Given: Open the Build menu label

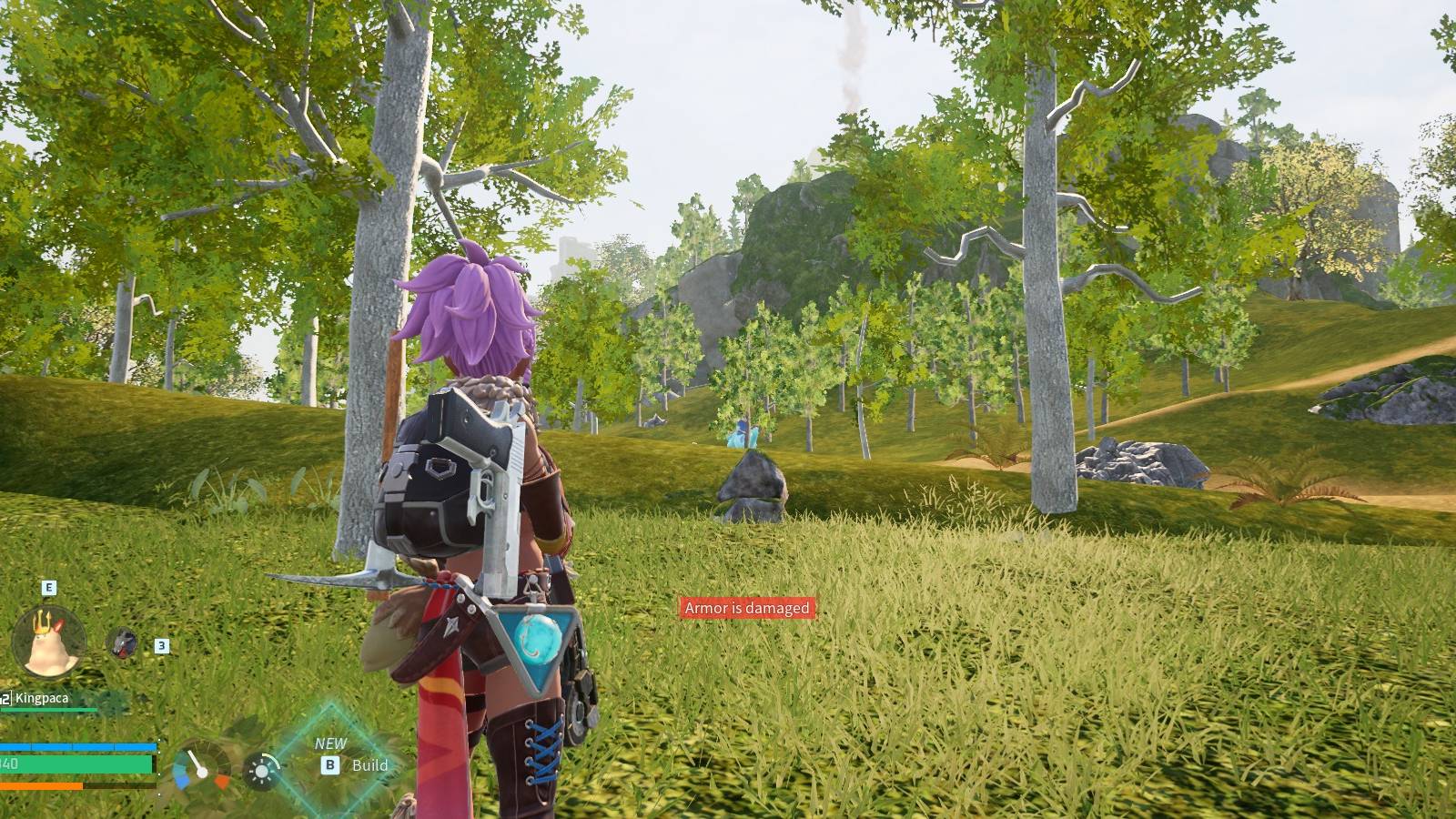Looking at the screenshot, I should pos(369,766).
